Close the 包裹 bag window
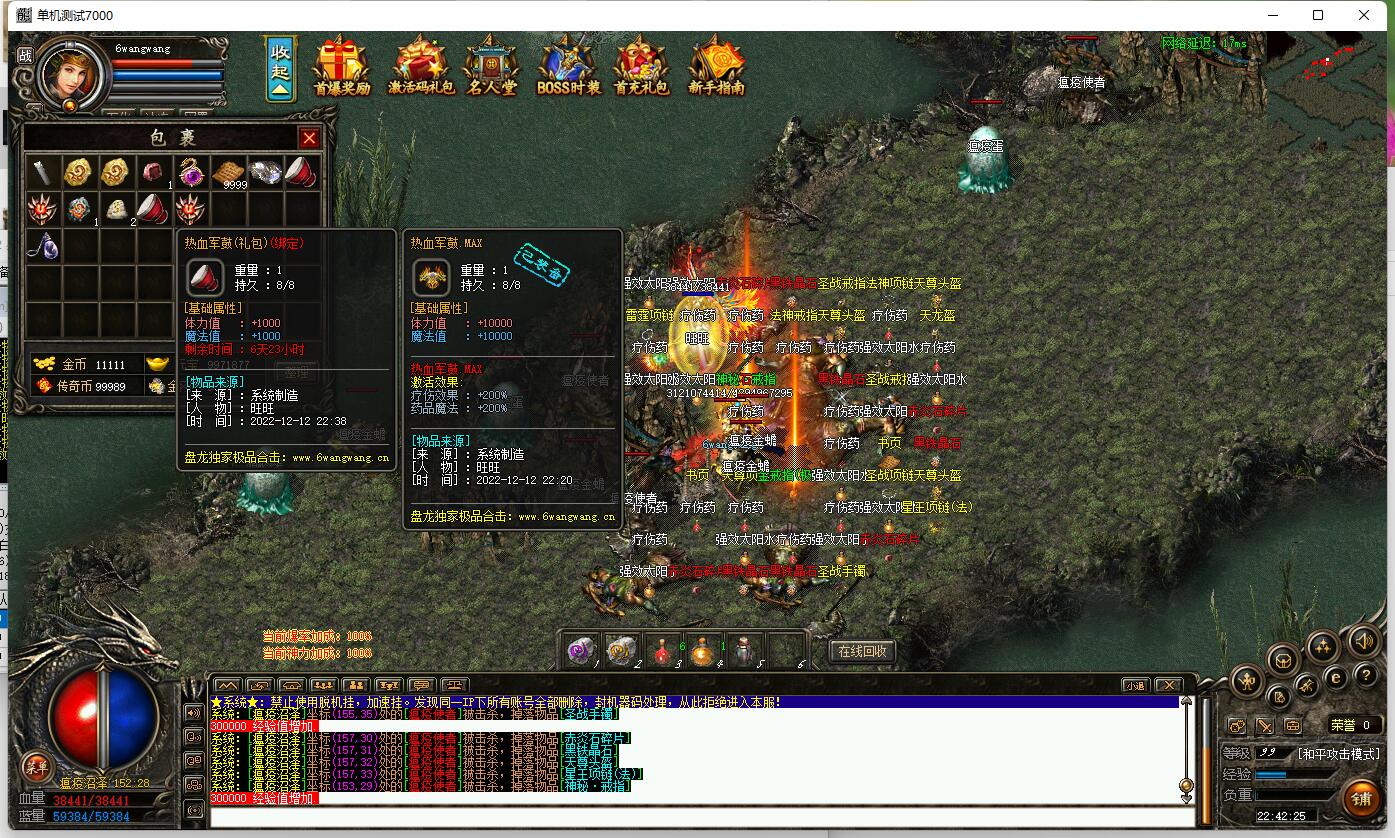 pyautogui.click(x=310, y=138)
